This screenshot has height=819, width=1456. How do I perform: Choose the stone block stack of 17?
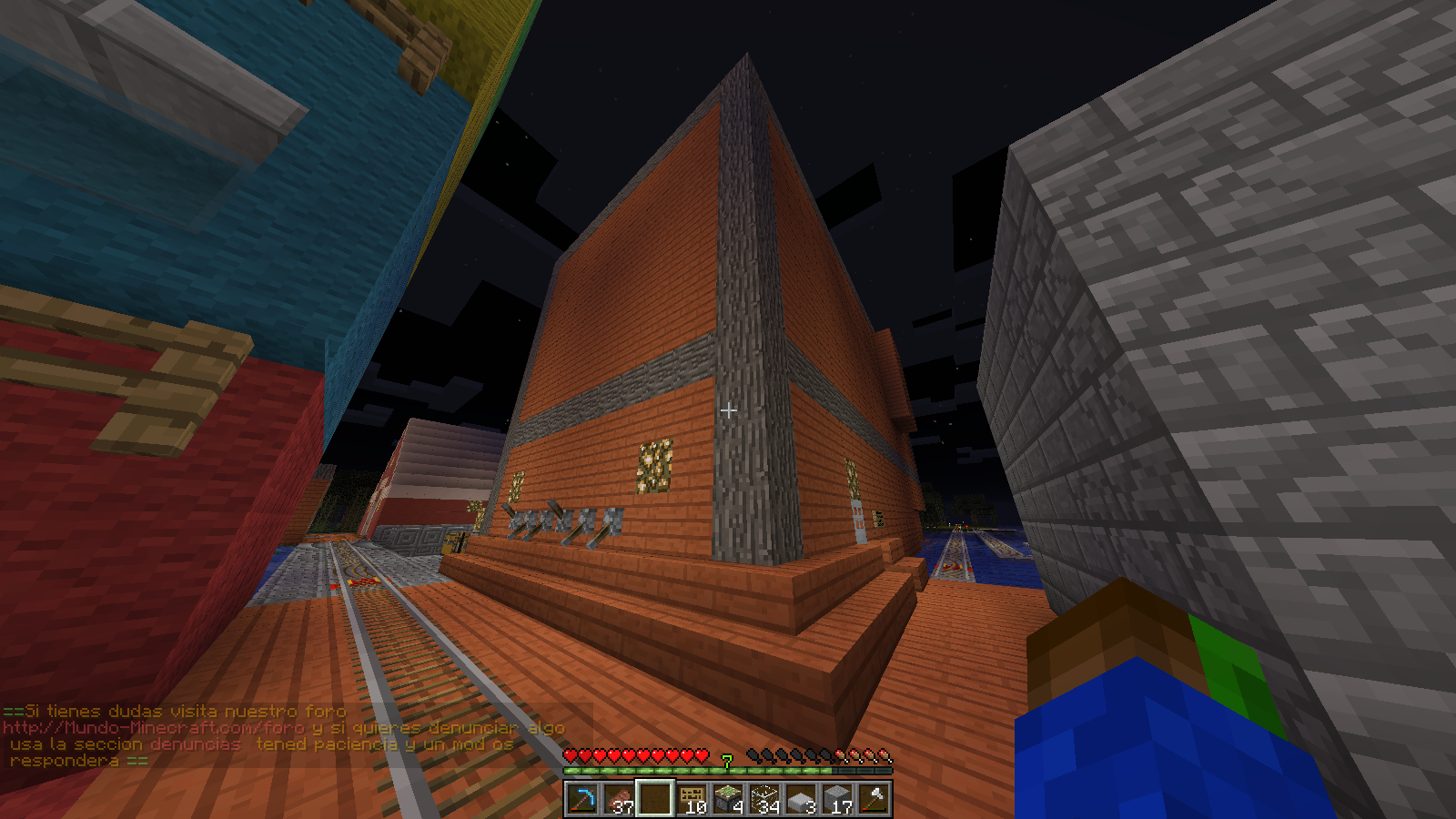tap(837, 799)
